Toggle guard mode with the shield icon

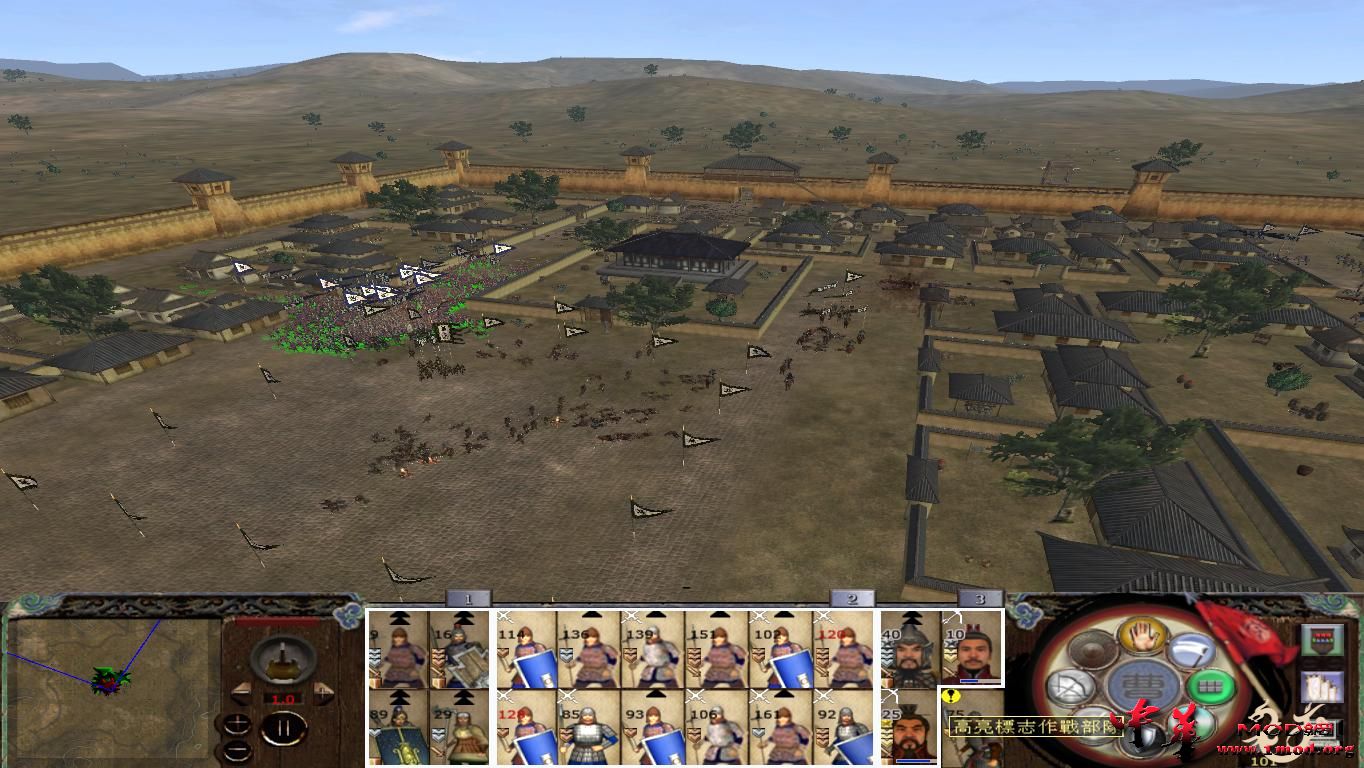[1141, 738]
